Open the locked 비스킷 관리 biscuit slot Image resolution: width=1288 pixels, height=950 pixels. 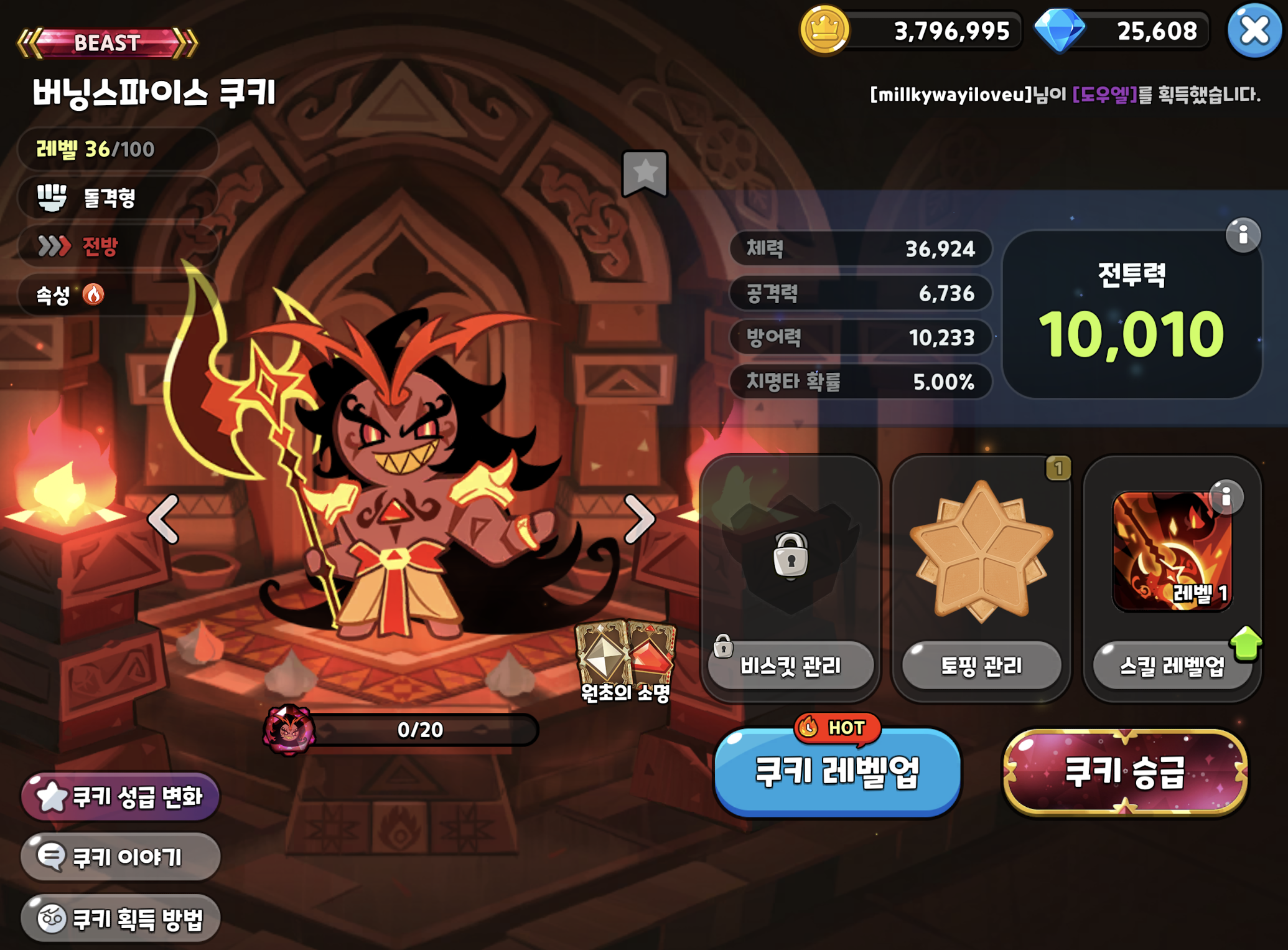[791, 665]
